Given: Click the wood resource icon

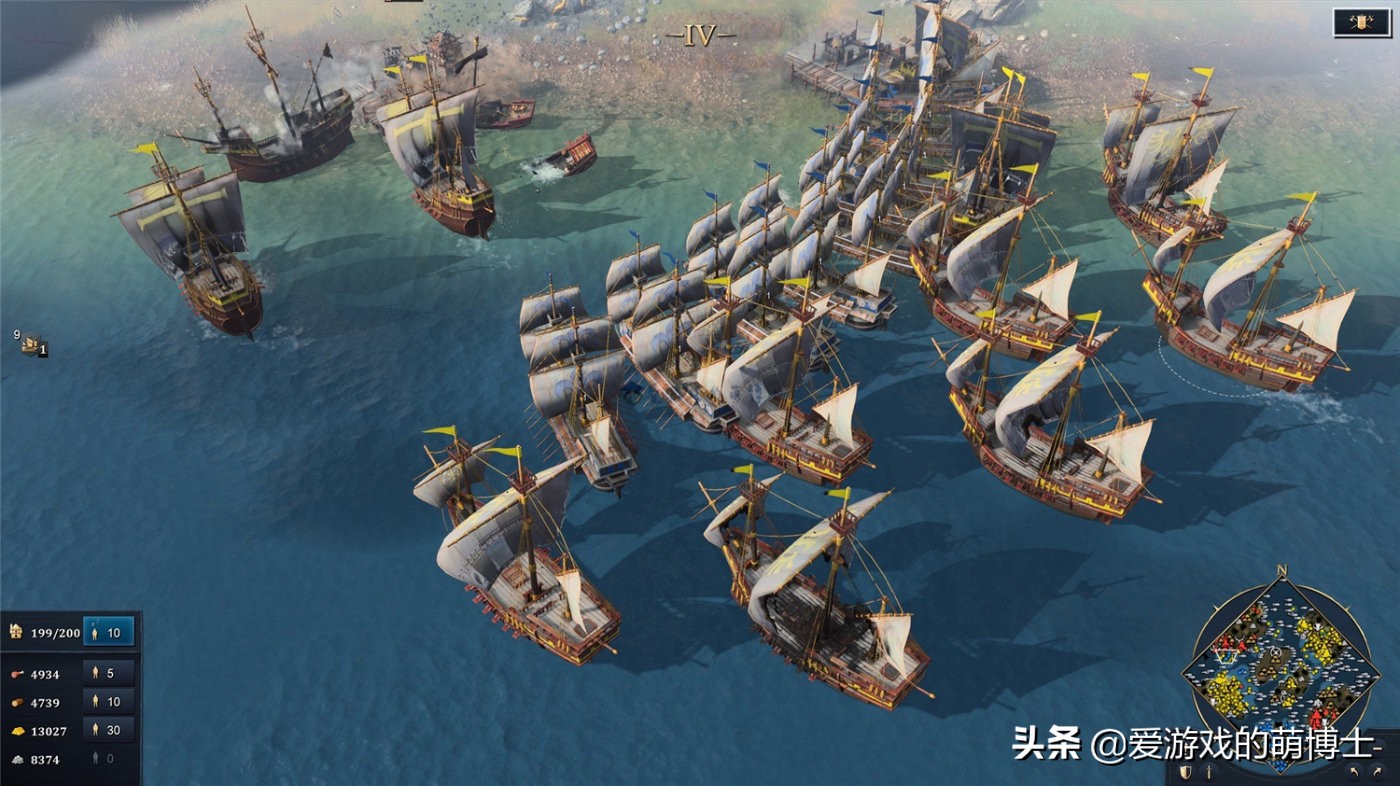Looking at the screenshot, I should coord(16,700).
